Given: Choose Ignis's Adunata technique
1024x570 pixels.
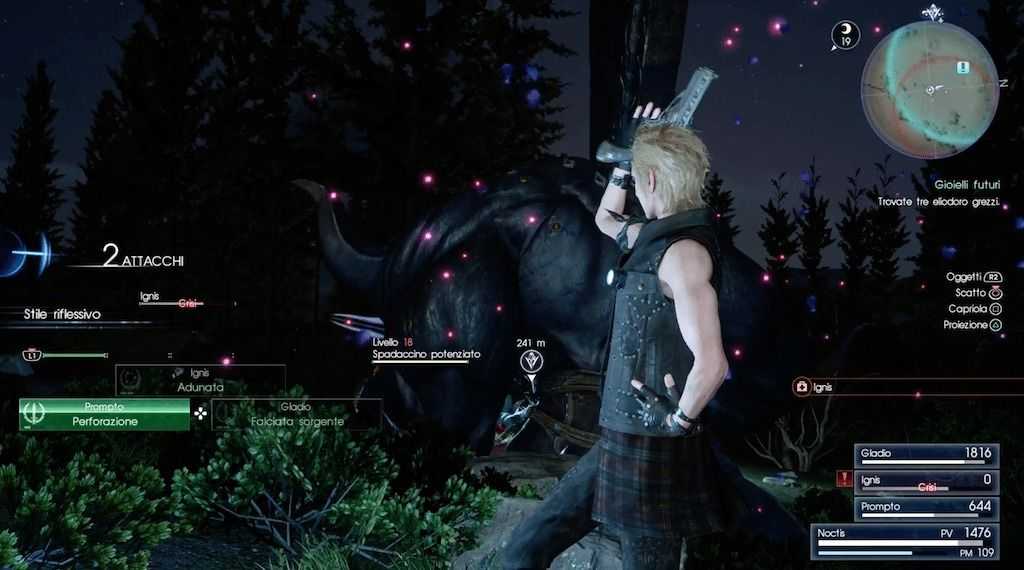Looking at the screenshot, I should 200,379.
